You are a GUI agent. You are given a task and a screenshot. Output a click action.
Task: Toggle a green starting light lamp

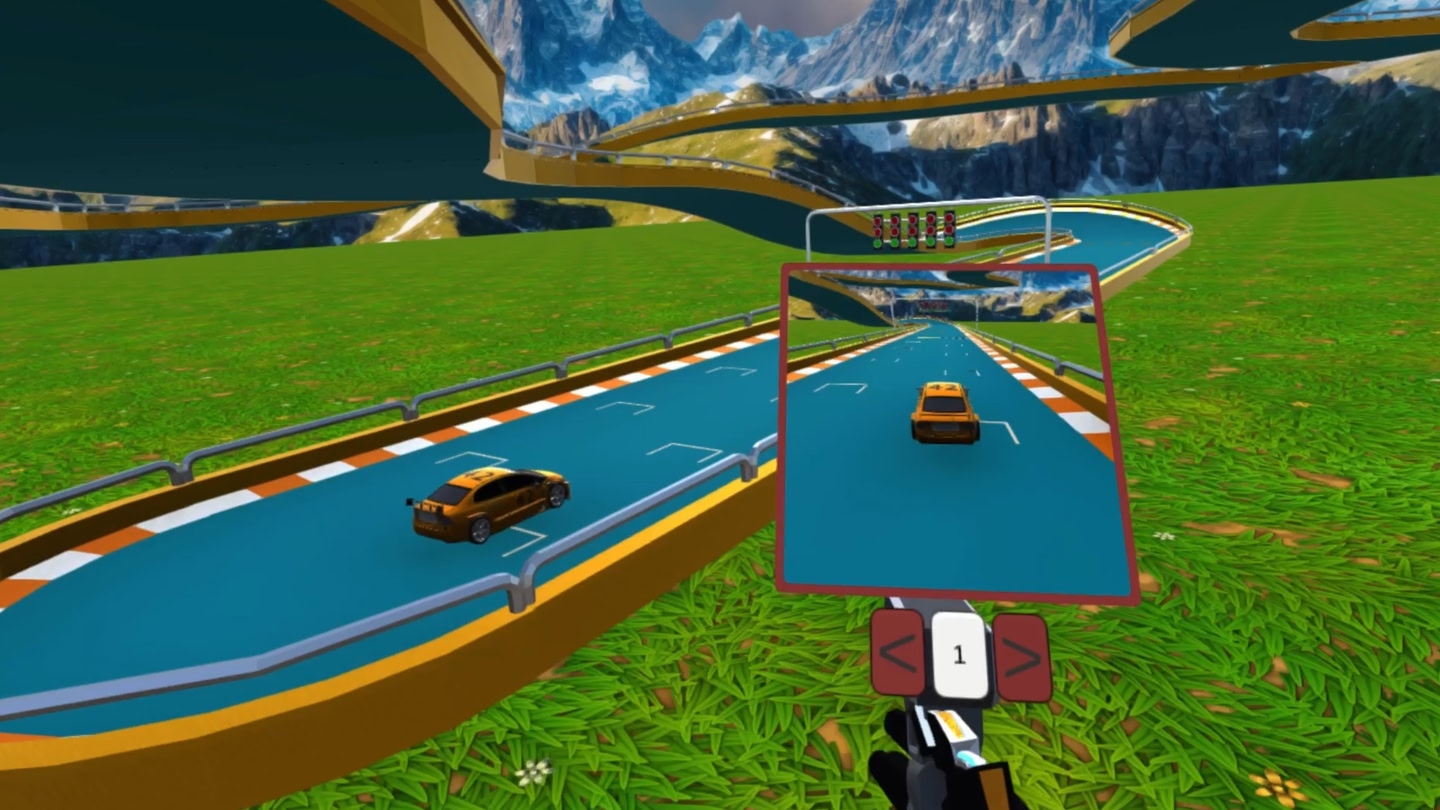coord(912,242)
